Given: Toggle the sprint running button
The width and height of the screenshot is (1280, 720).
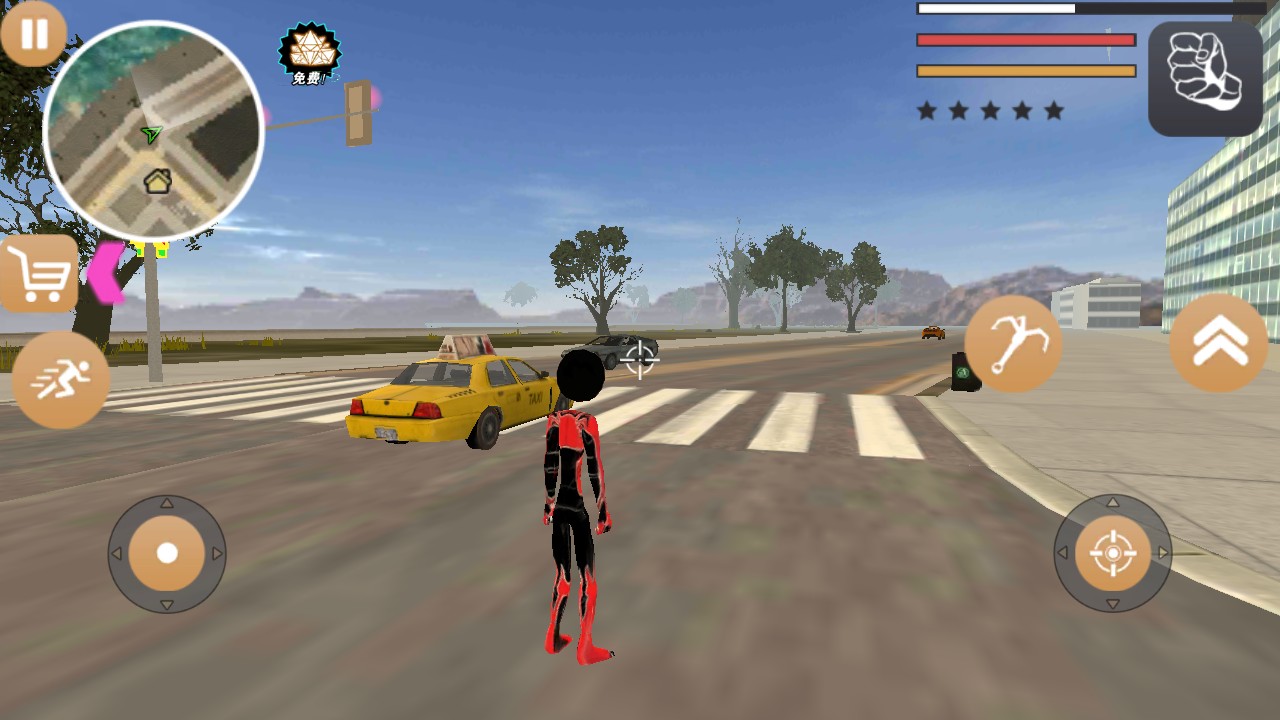Looking at the screenshot, I should click(x=61, y=380).
